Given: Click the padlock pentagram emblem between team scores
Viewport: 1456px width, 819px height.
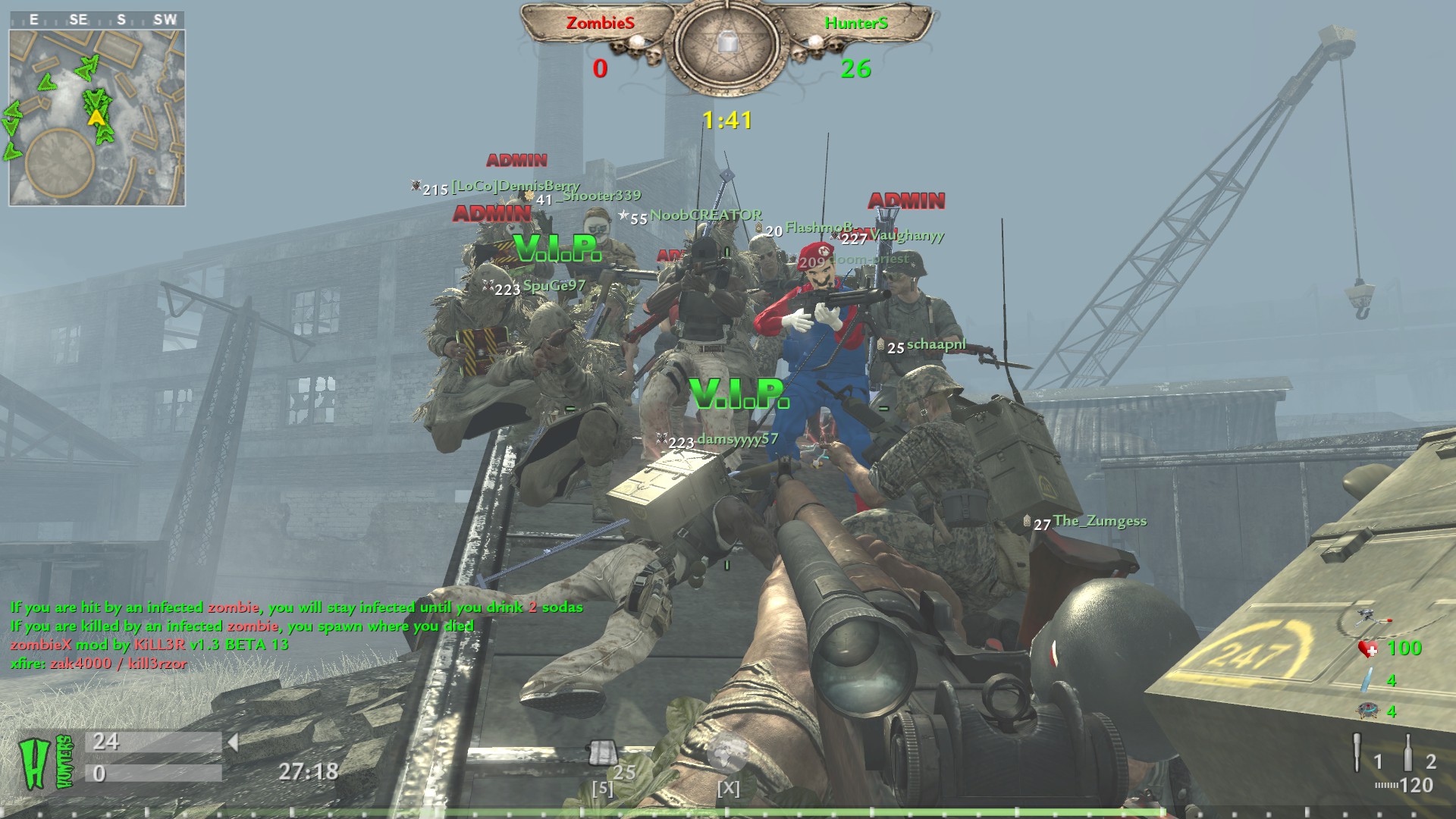Looking at the screenshot, I should (x=726, y=44).
